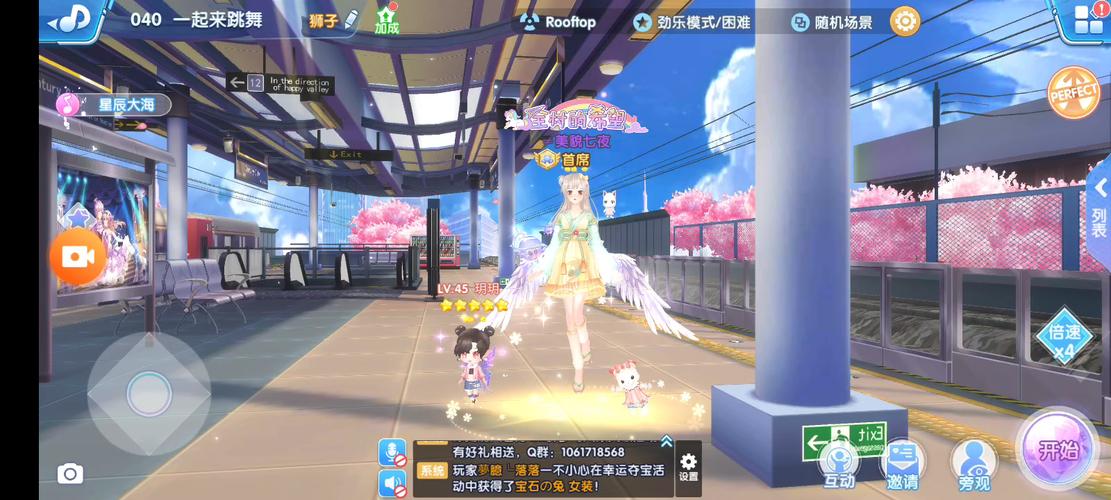Start recording with the orange video button
The image size is (1111, 500).
[77, 257]
